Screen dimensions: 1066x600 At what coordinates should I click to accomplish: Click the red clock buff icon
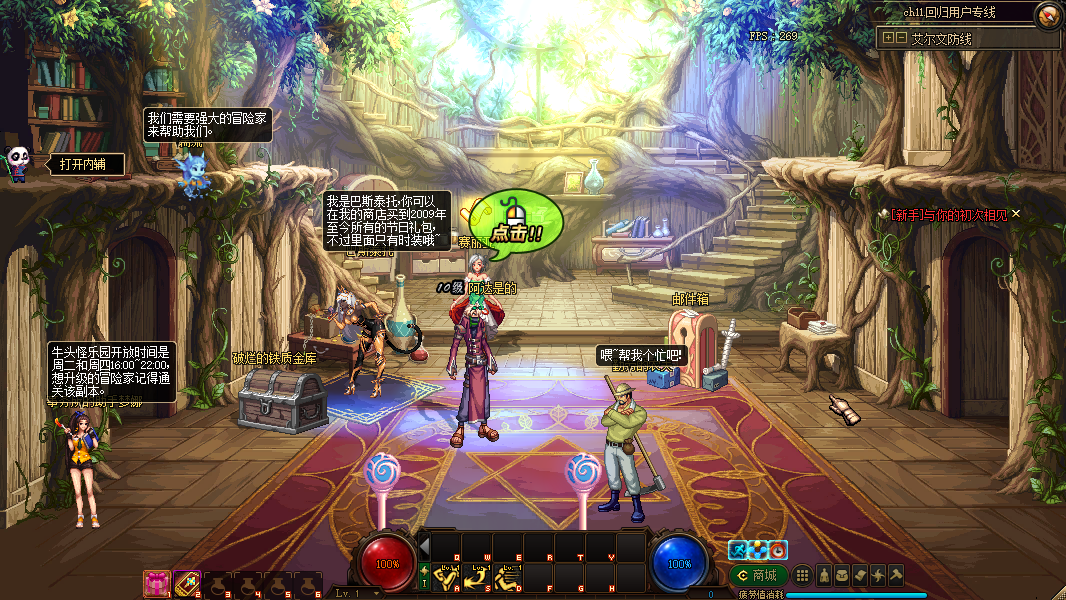(x=778, y=549)
